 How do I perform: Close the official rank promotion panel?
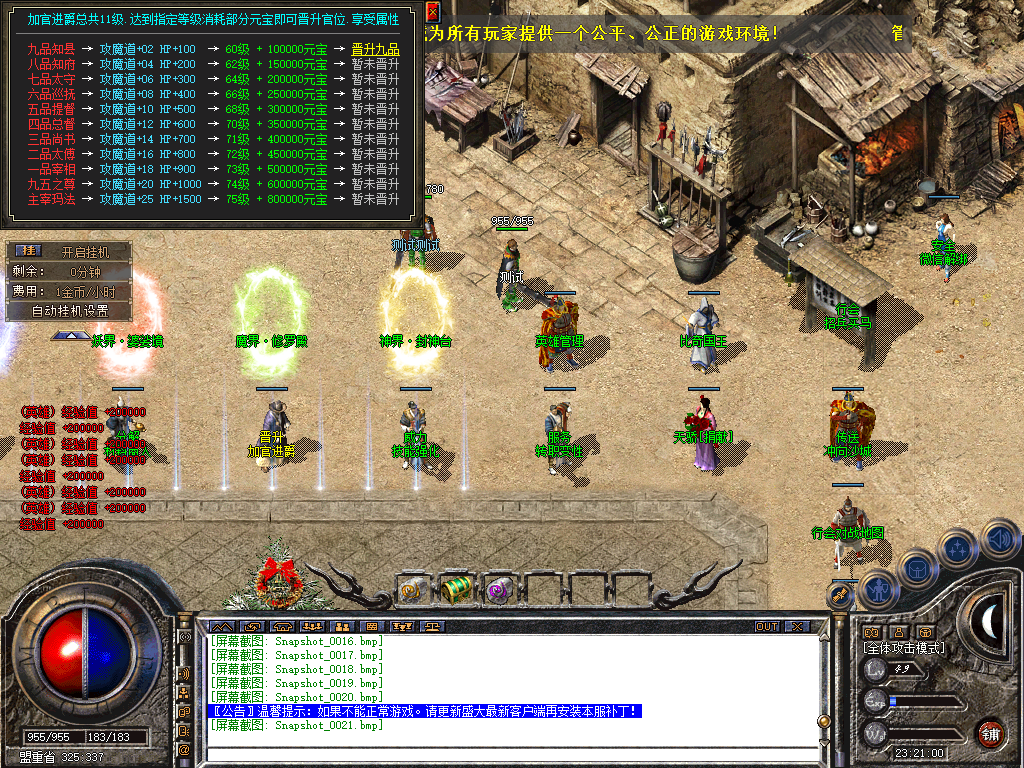pos(432,12)
